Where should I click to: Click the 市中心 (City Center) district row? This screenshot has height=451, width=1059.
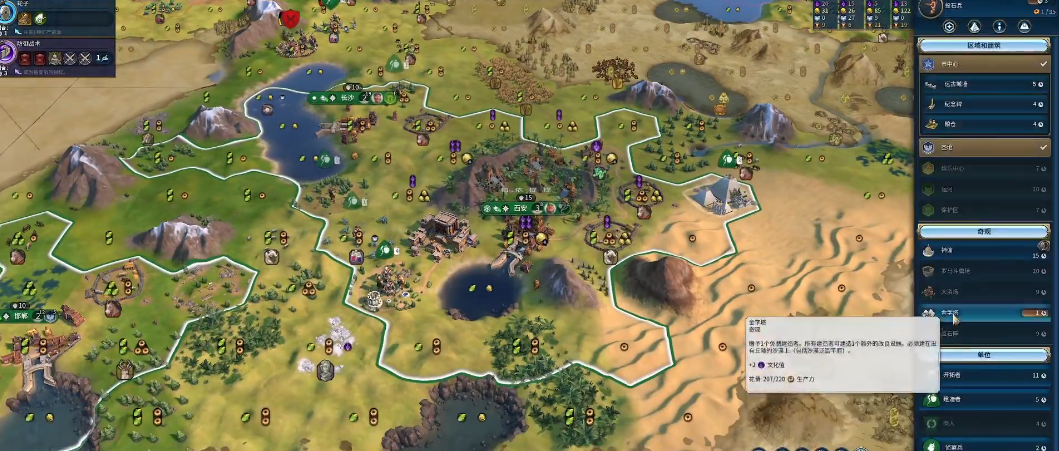982,65
